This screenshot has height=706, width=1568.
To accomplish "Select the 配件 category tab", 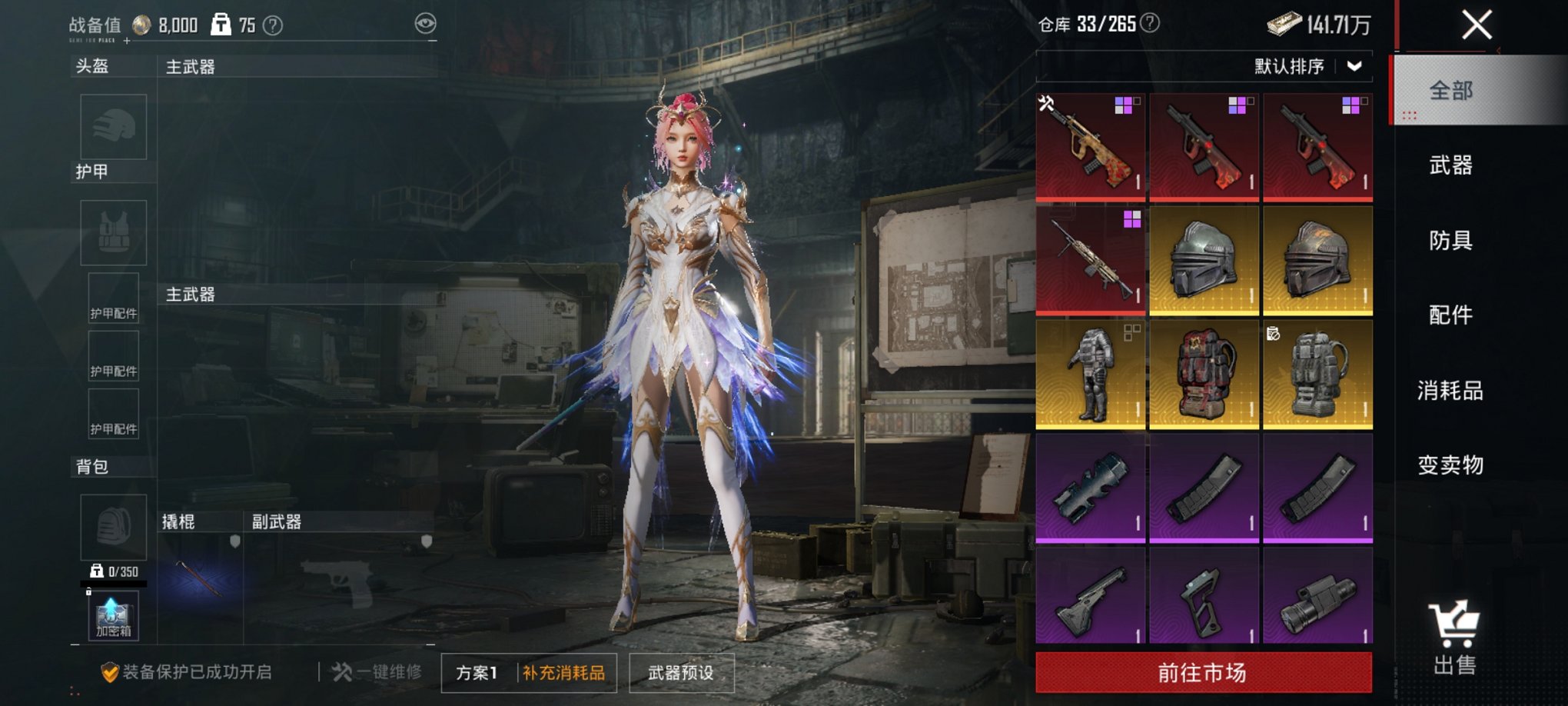I will 1450,315.
